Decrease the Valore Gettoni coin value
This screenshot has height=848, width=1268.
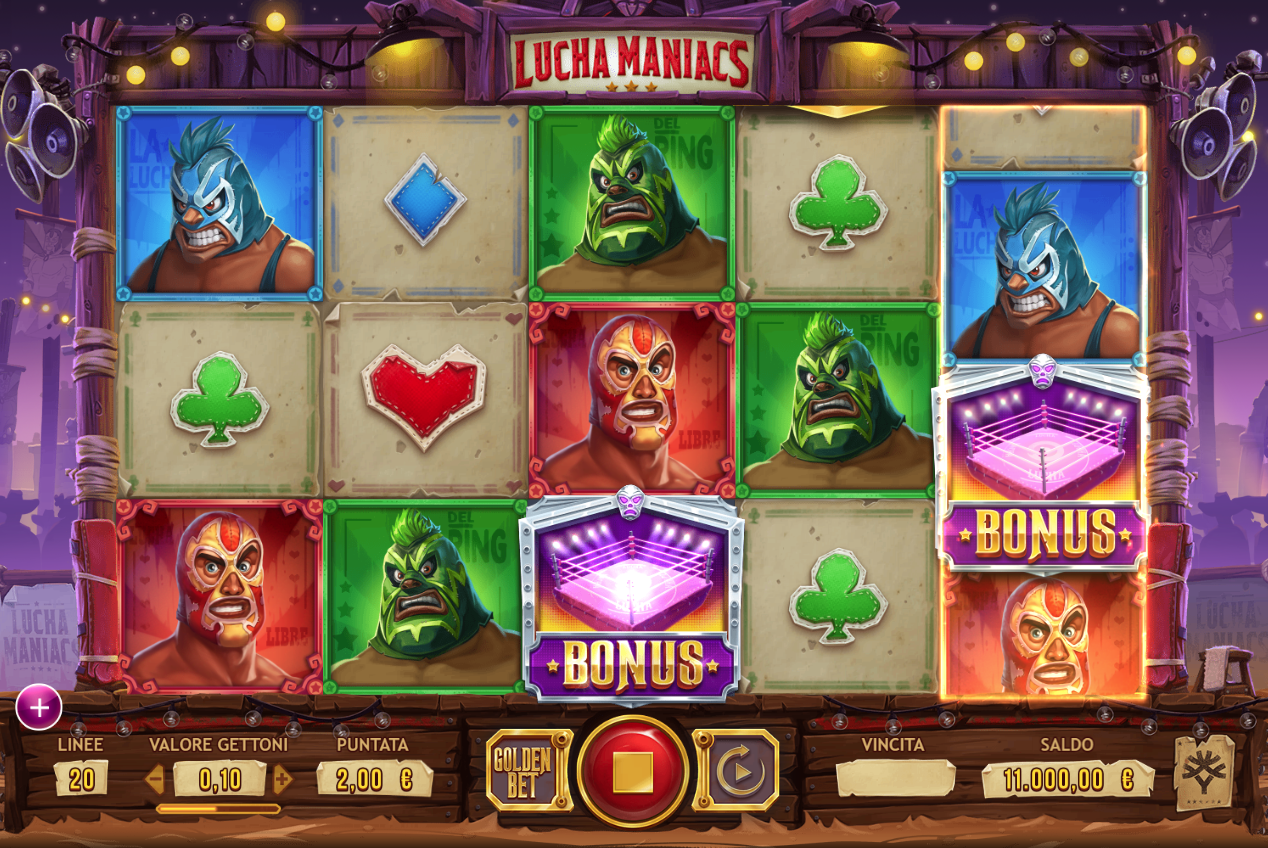pyautogui.click(x=155, y=778)
